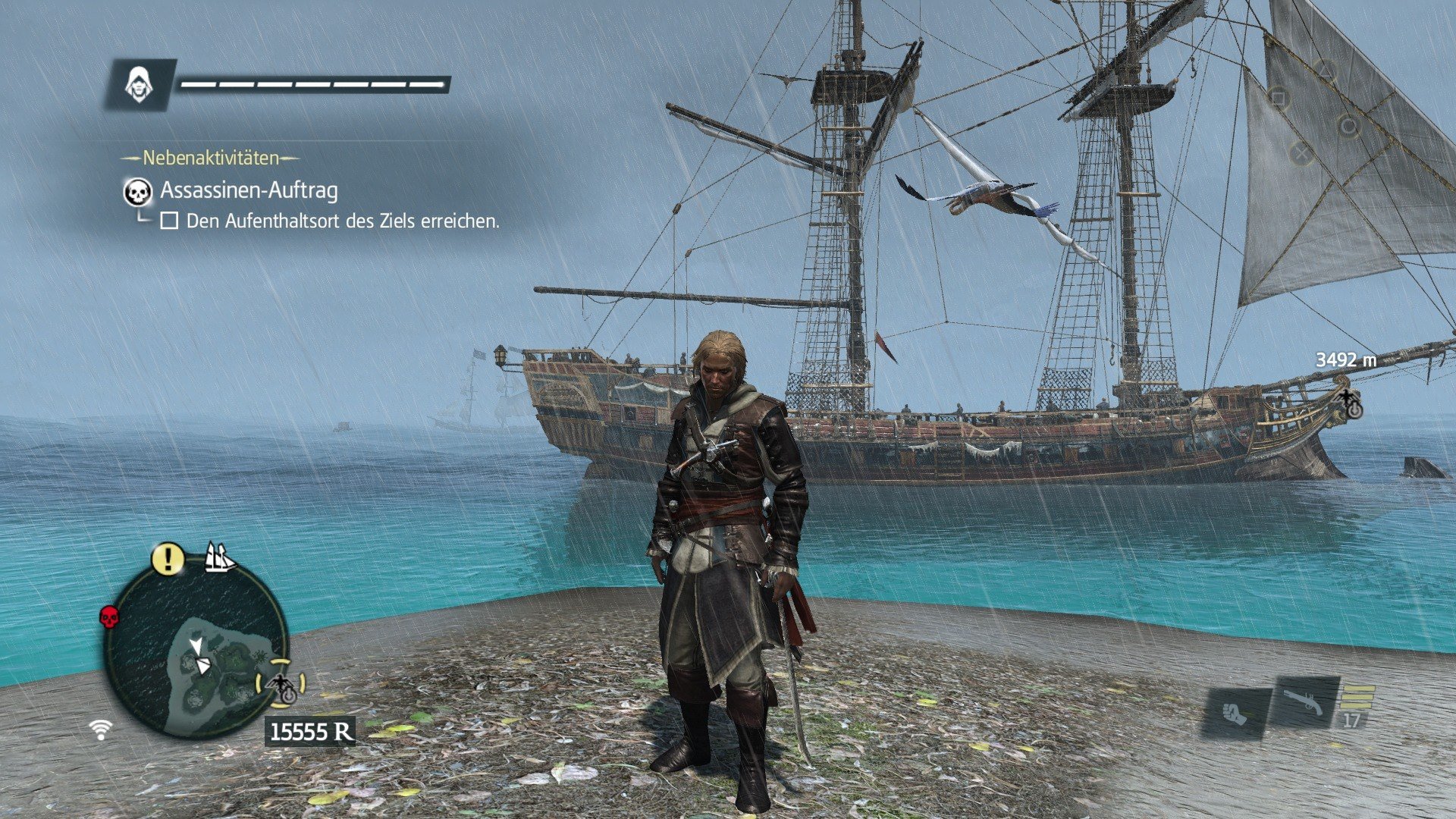Open the 15555 R currency display

(x=310, y=731)
